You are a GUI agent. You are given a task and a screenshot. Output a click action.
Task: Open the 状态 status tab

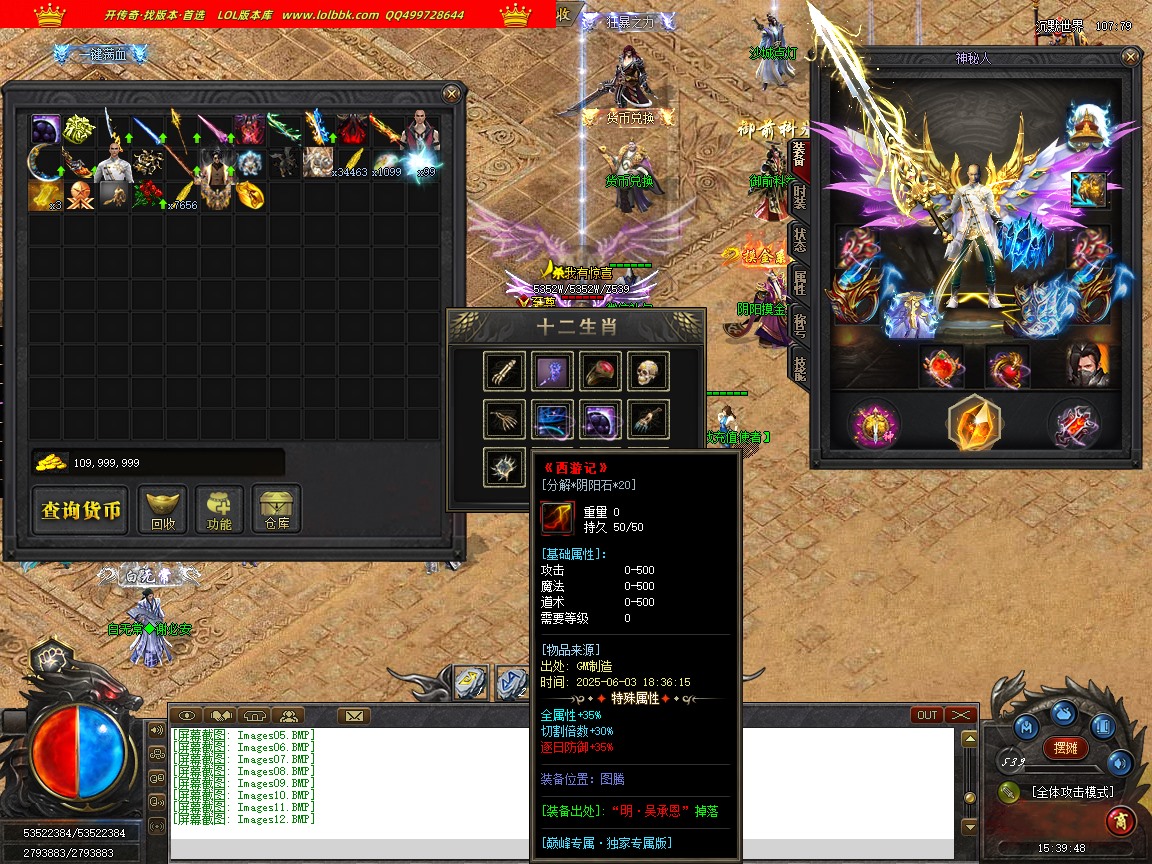pyautogui.click(x=799, y=239)
